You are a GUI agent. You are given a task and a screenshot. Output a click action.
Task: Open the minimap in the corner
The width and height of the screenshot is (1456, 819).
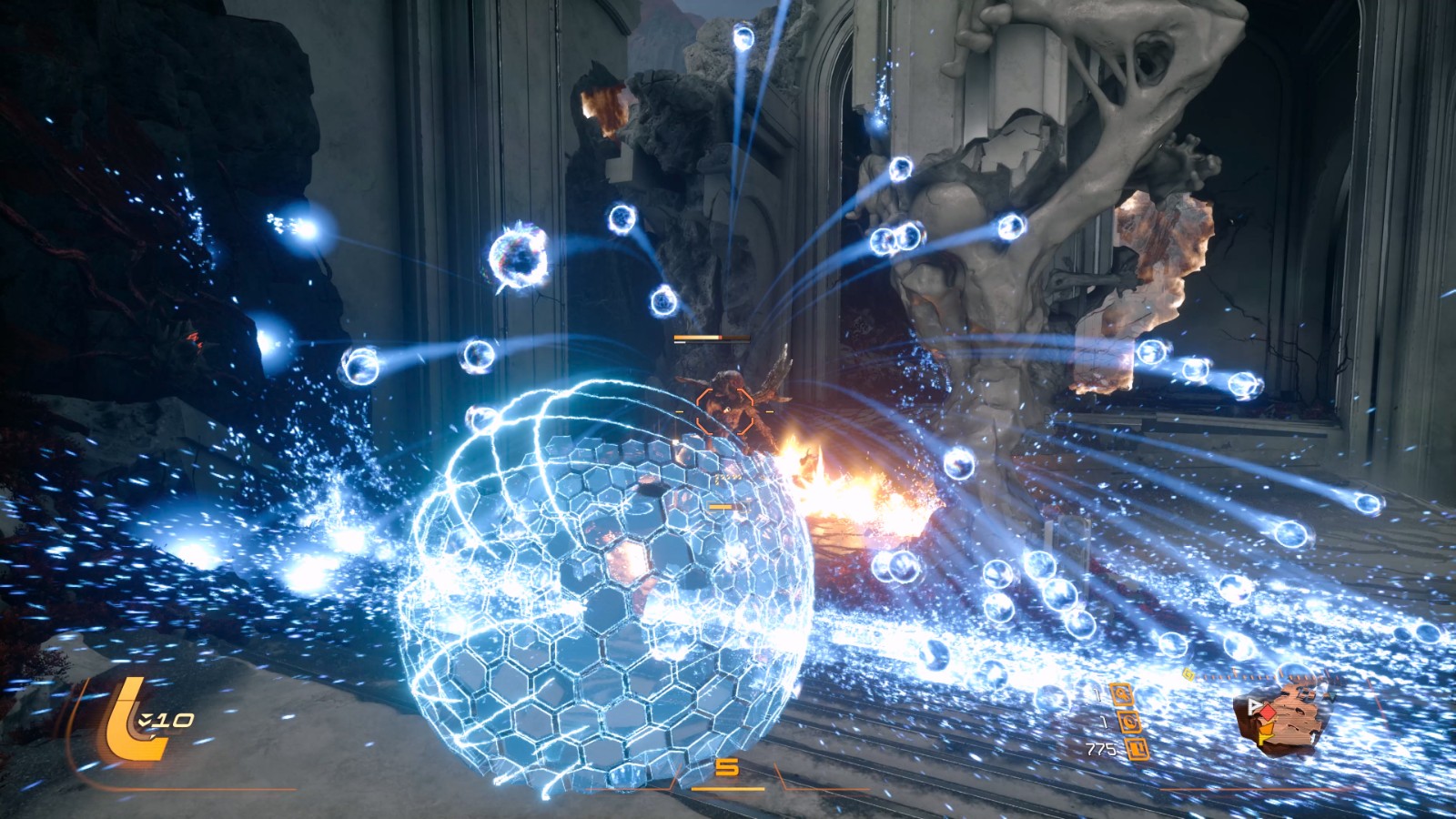1283,719
